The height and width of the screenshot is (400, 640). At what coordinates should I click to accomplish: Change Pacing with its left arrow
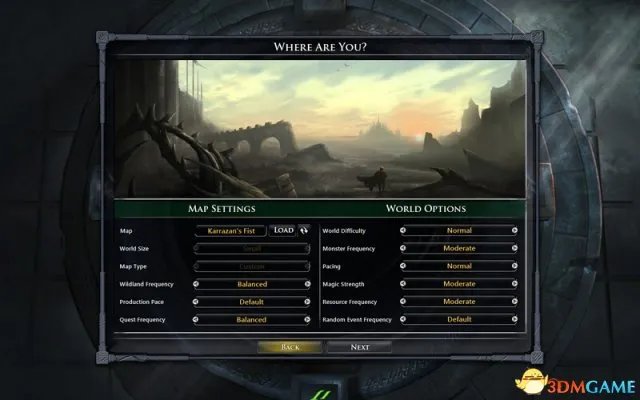click(x=403, y=266)
